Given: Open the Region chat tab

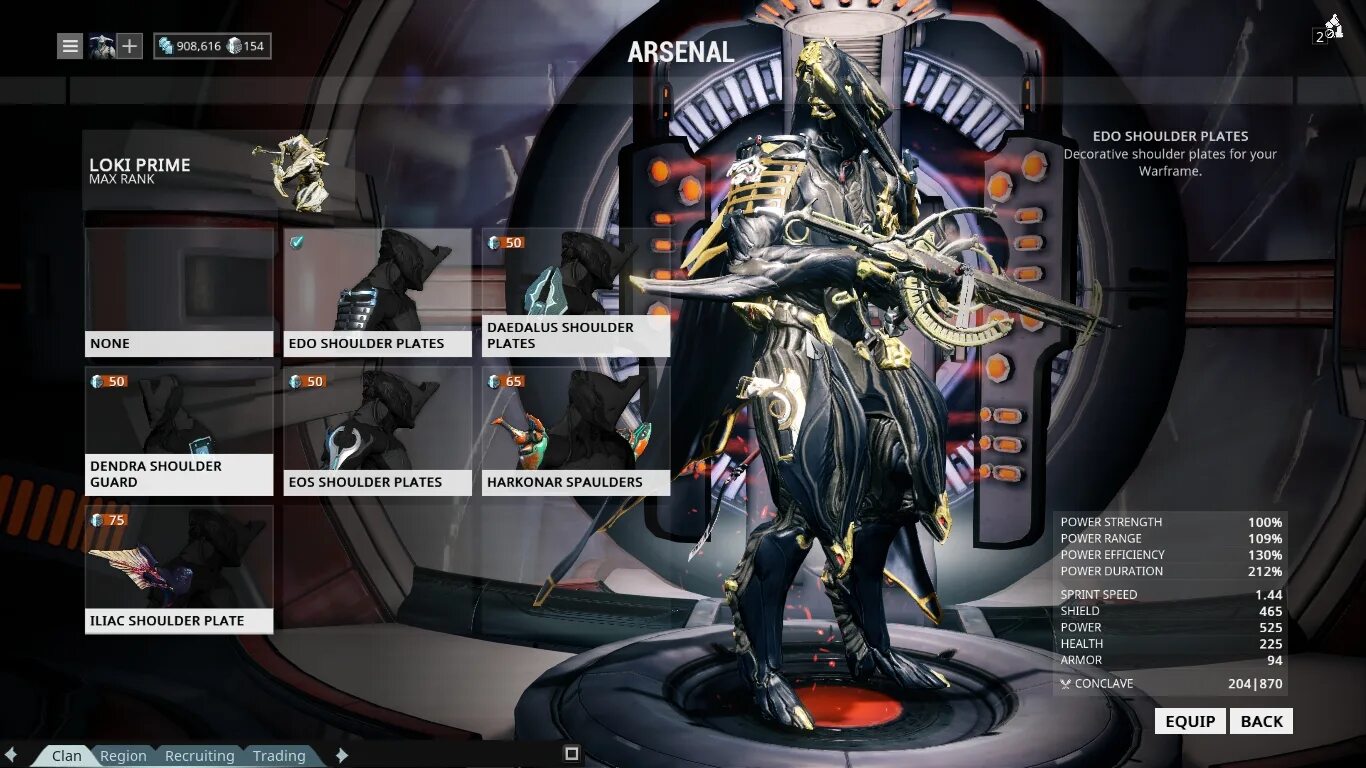Looking at the screenshot, I should click(x=123, y=756).
